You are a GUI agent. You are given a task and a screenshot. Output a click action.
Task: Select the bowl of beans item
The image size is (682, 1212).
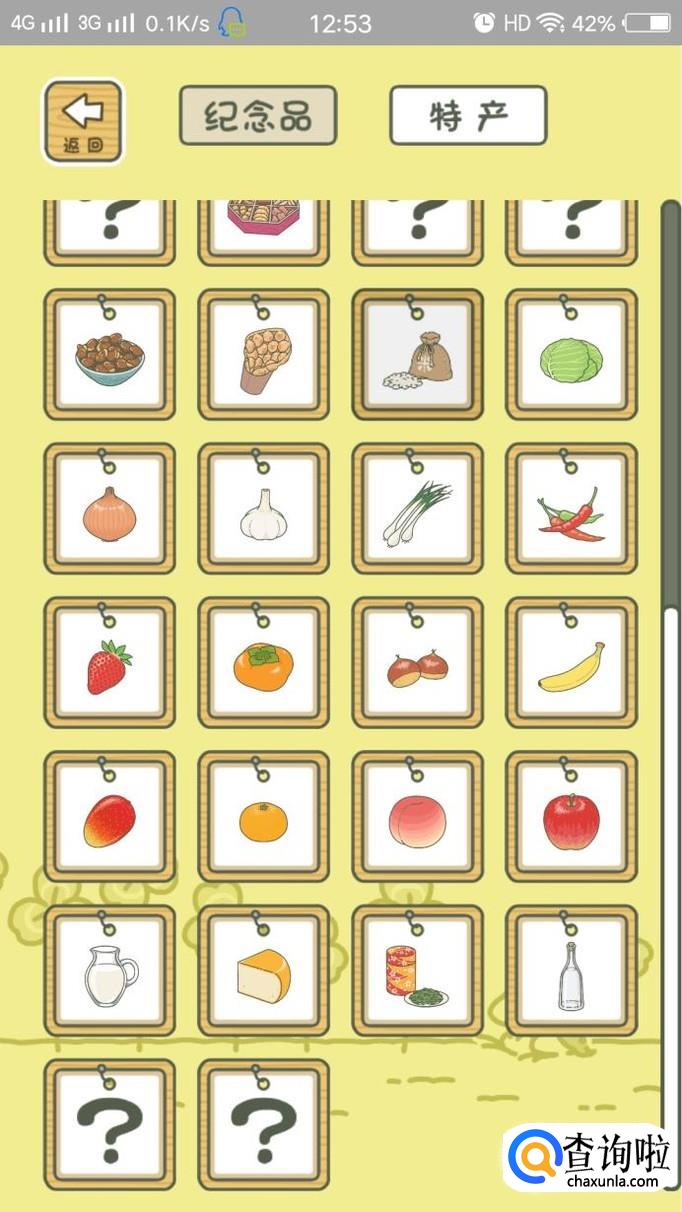109,356
